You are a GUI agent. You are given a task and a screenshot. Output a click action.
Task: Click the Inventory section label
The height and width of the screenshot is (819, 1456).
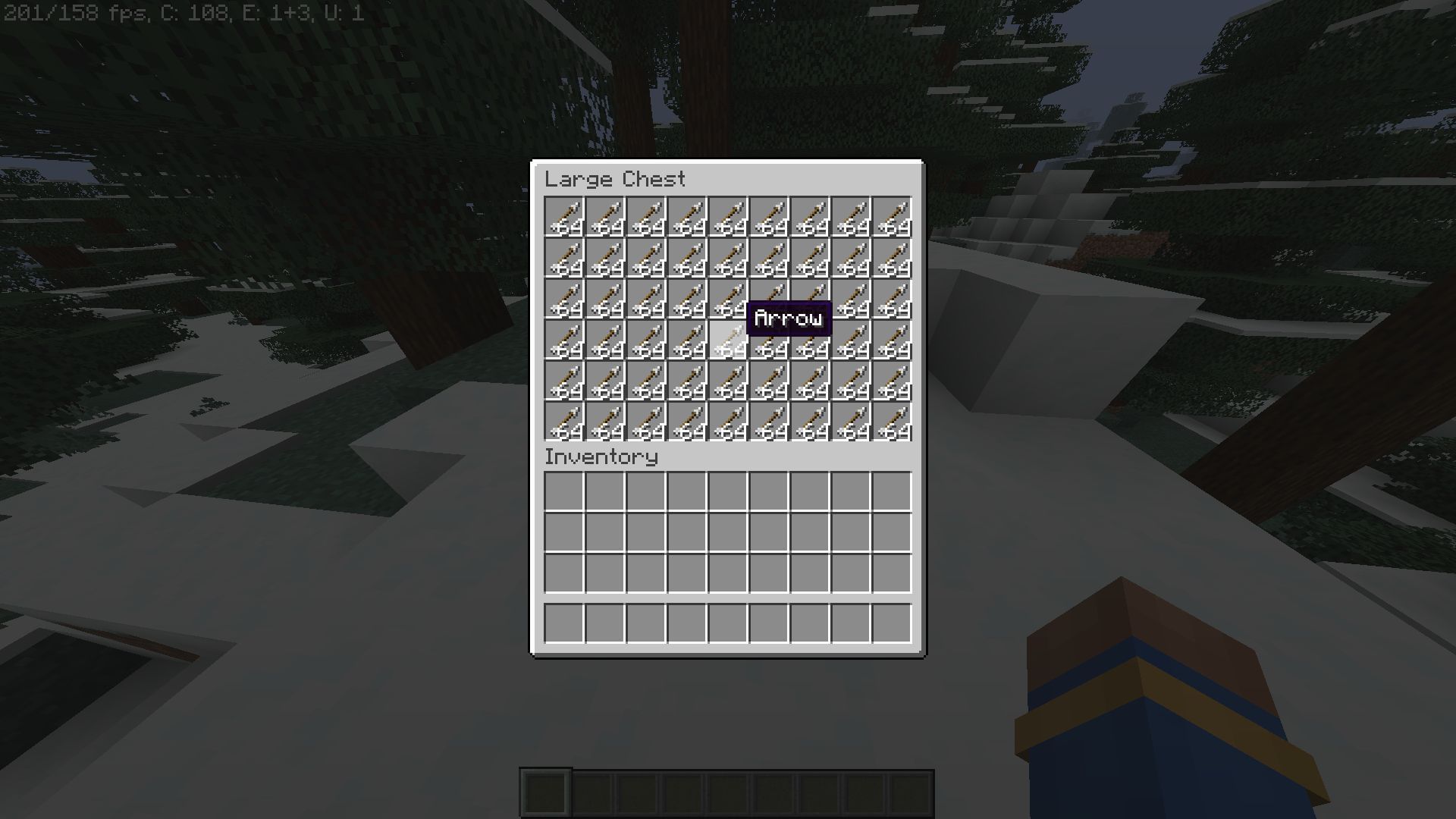pyautogui.click(x=601, y=457)
